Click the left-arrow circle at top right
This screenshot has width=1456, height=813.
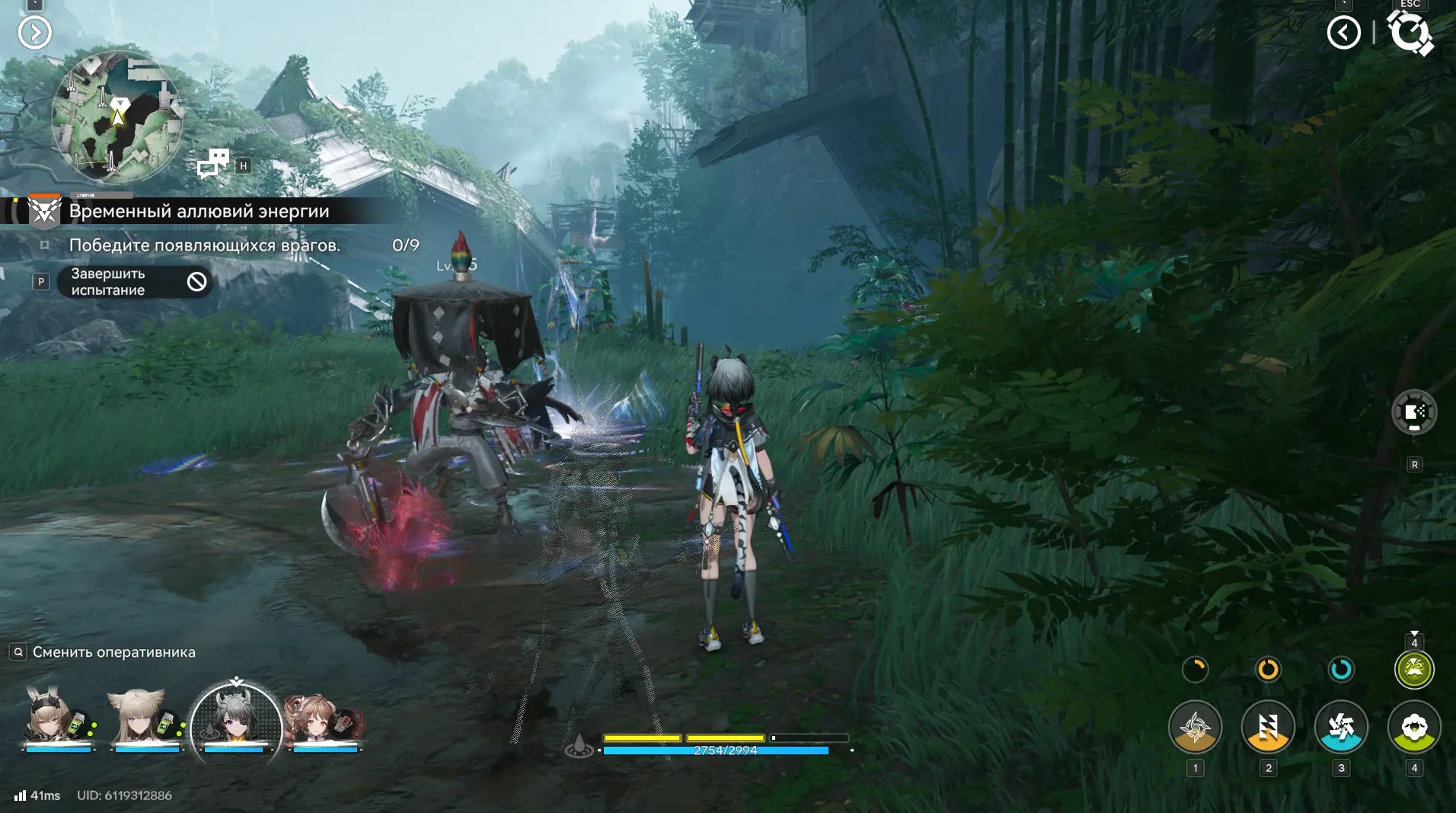point(1343,33)
